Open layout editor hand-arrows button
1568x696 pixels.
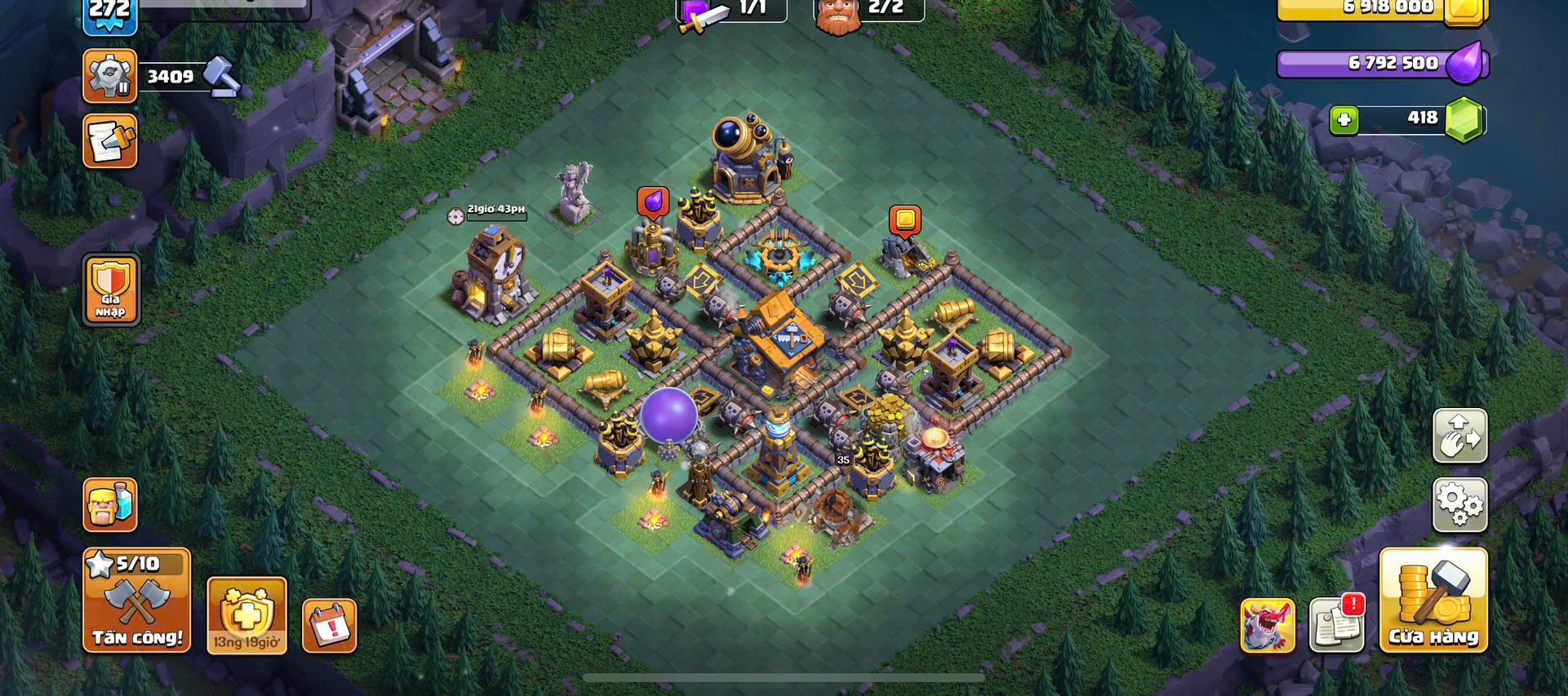click(x=1460, y=436)
